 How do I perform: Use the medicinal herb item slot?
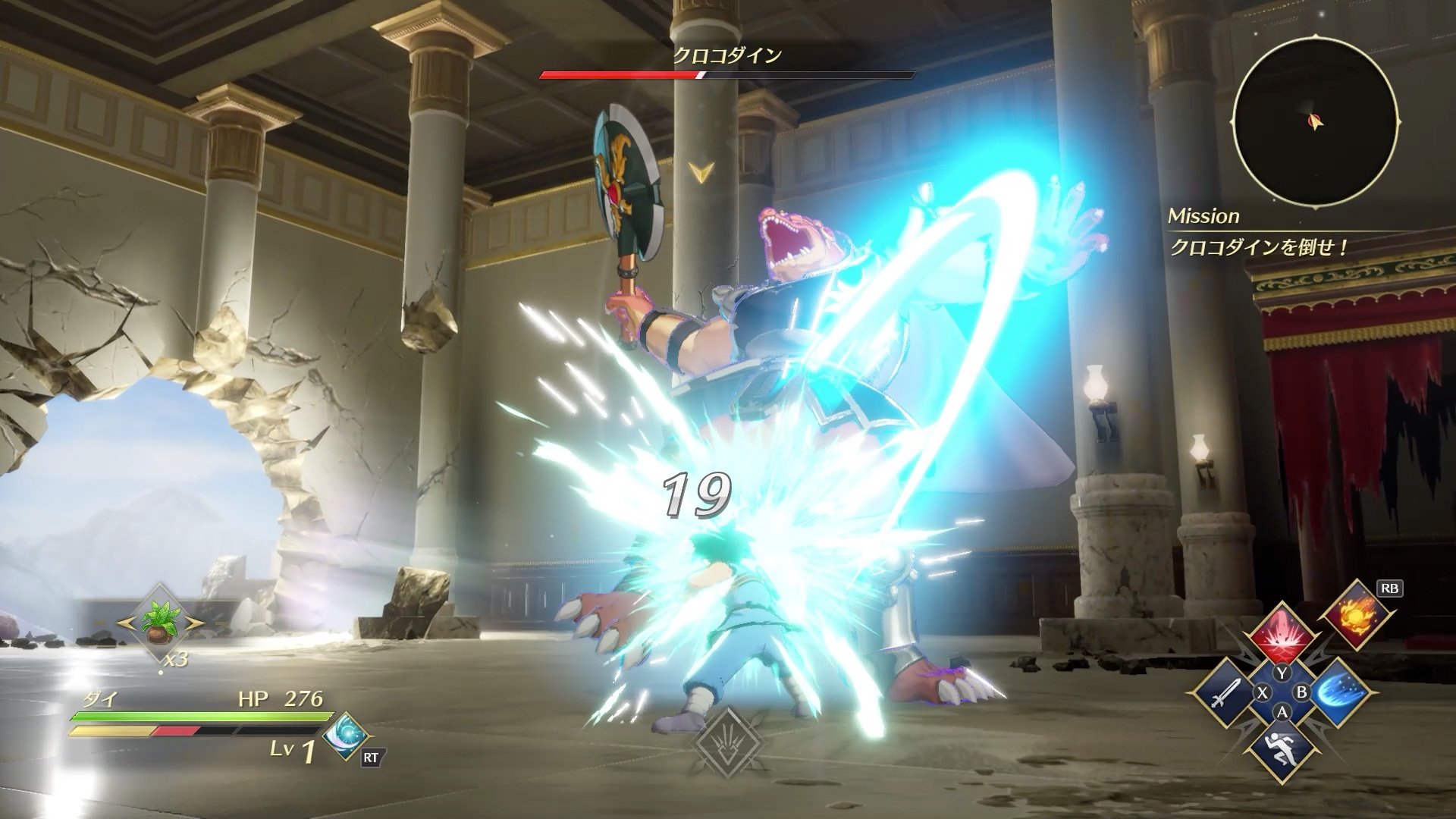tap(161, 623)
